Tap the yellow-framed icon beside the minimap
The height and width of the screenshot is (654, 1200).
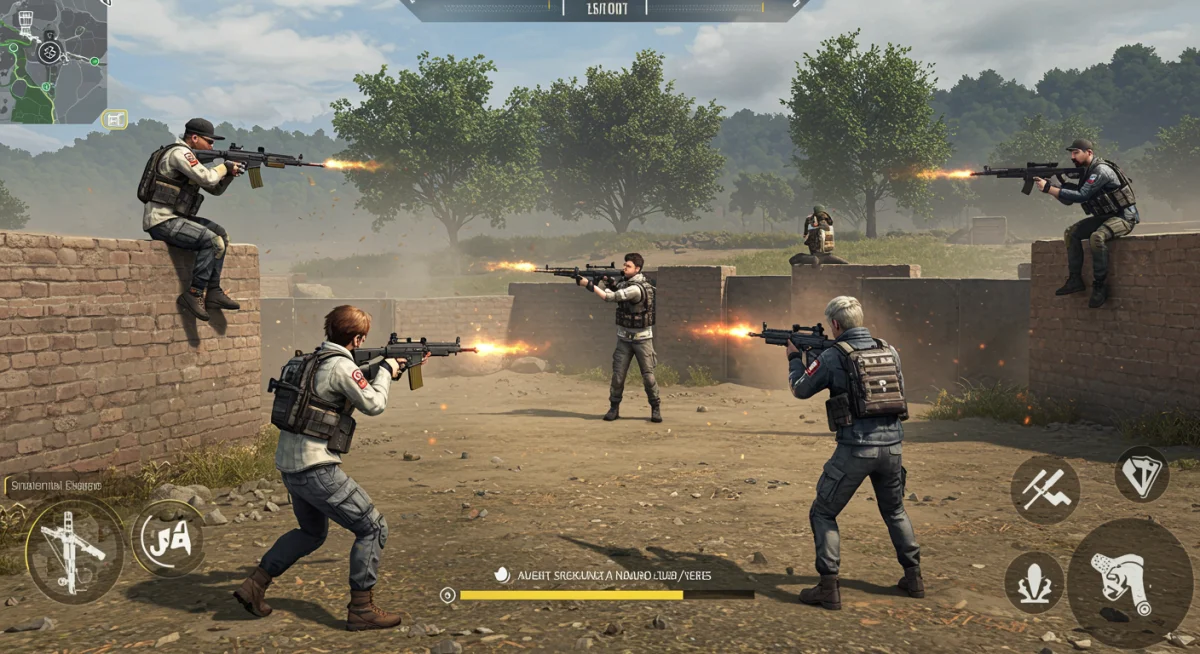coord(114,120)
